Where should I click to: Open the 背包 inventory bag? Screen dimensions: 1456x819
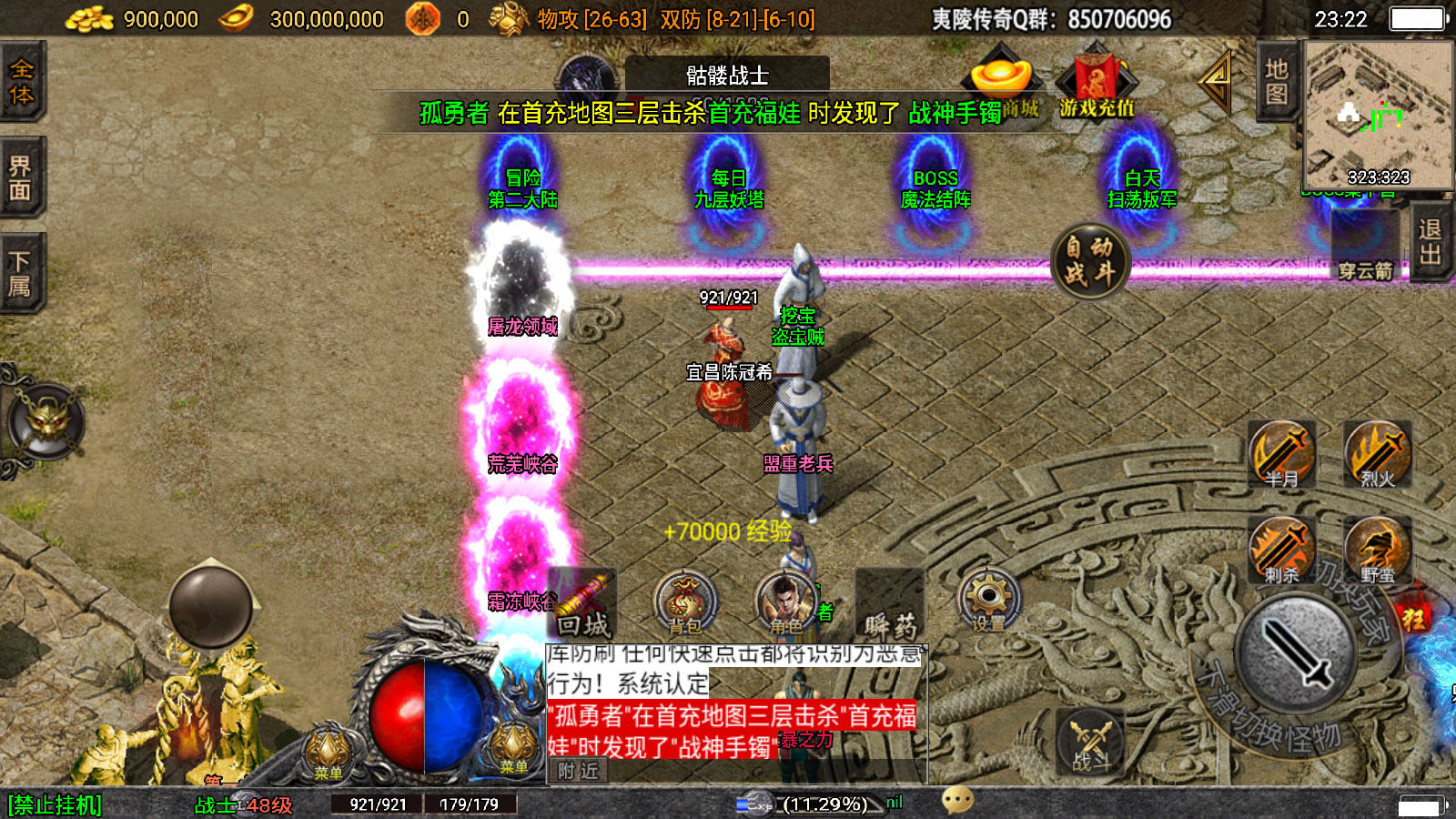pos(685,602)
